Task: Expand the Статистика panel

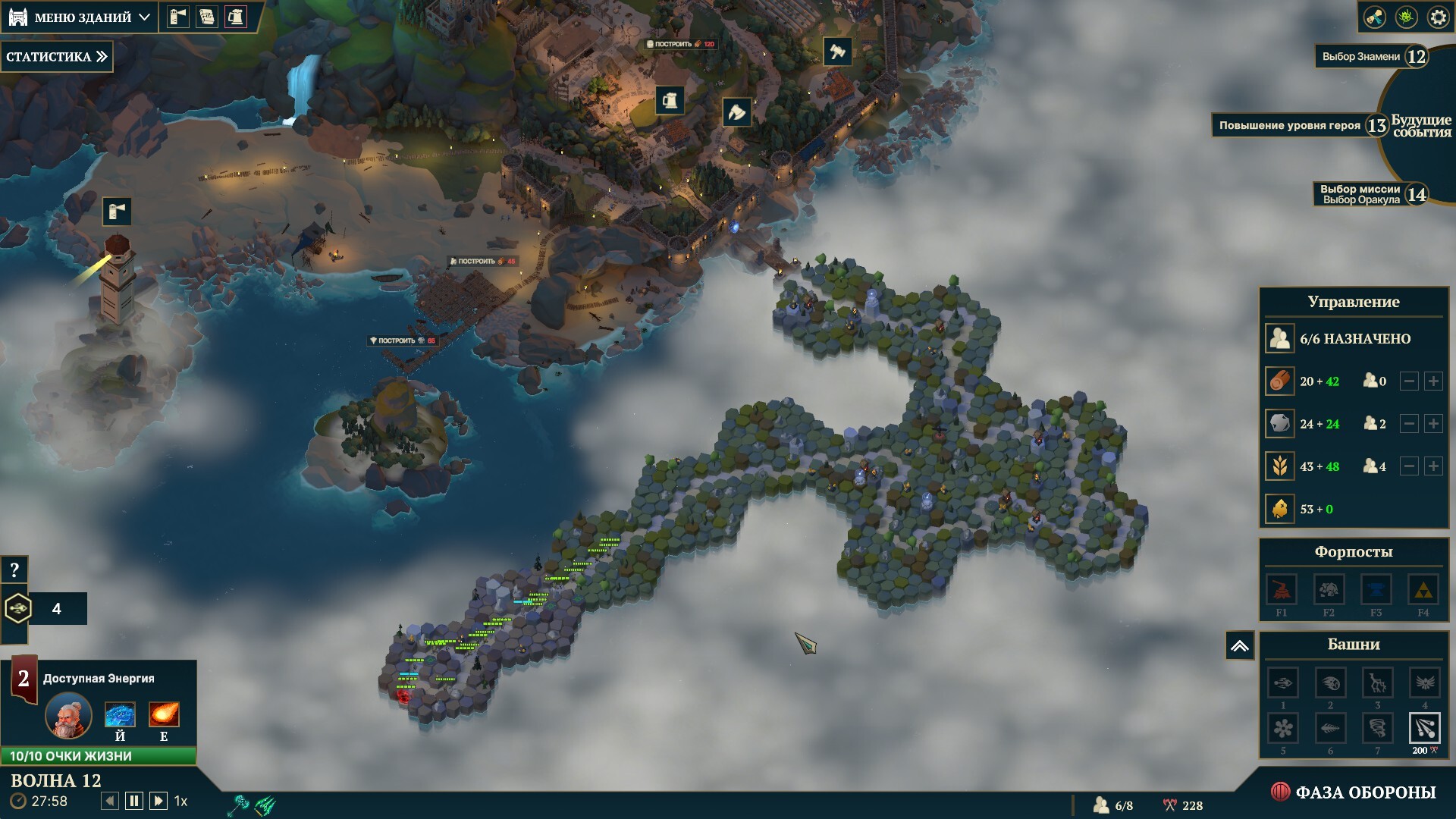Action: (x=56, y=57)
